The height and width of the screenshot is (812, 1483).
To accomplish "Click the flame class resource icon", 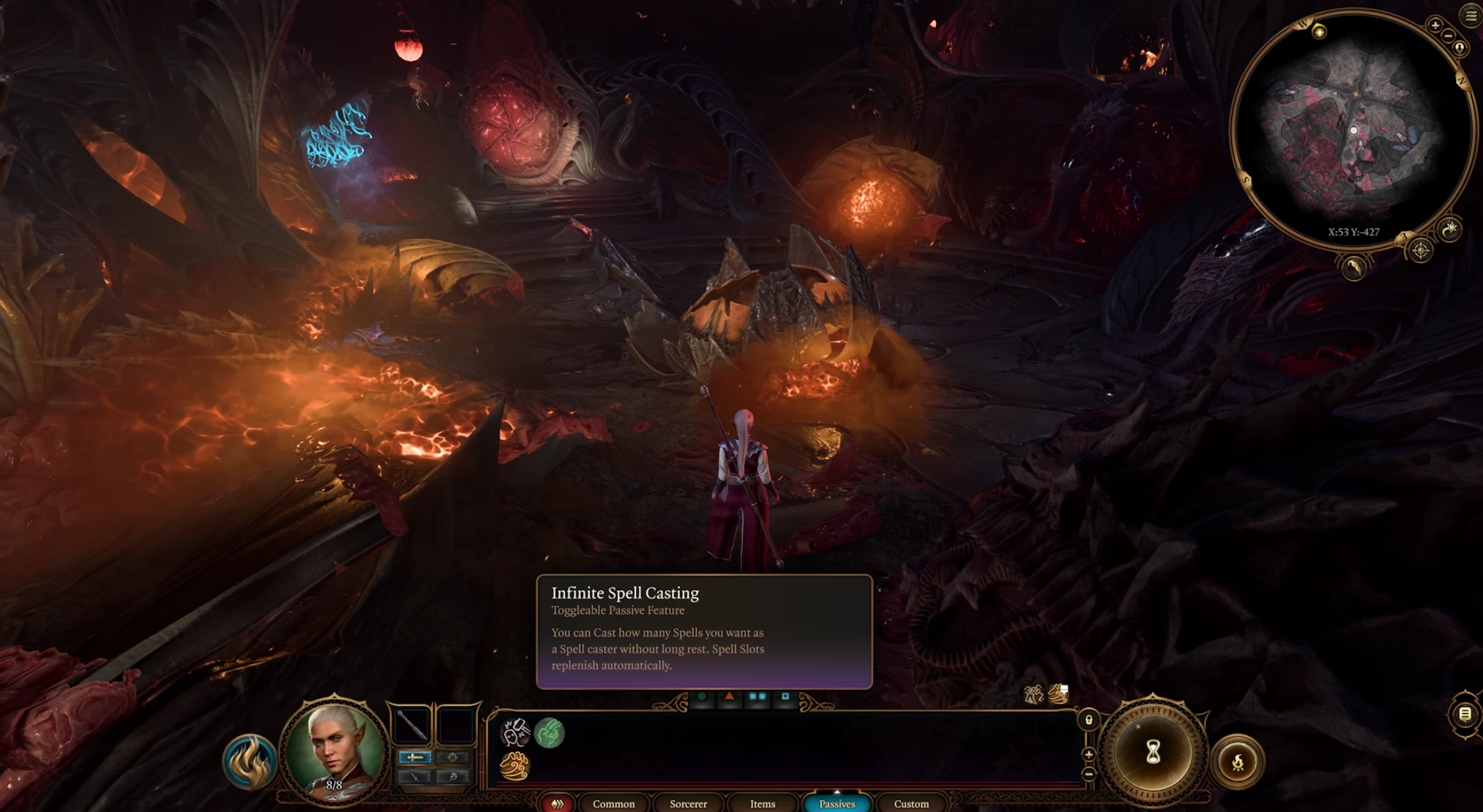I will 250,762.
